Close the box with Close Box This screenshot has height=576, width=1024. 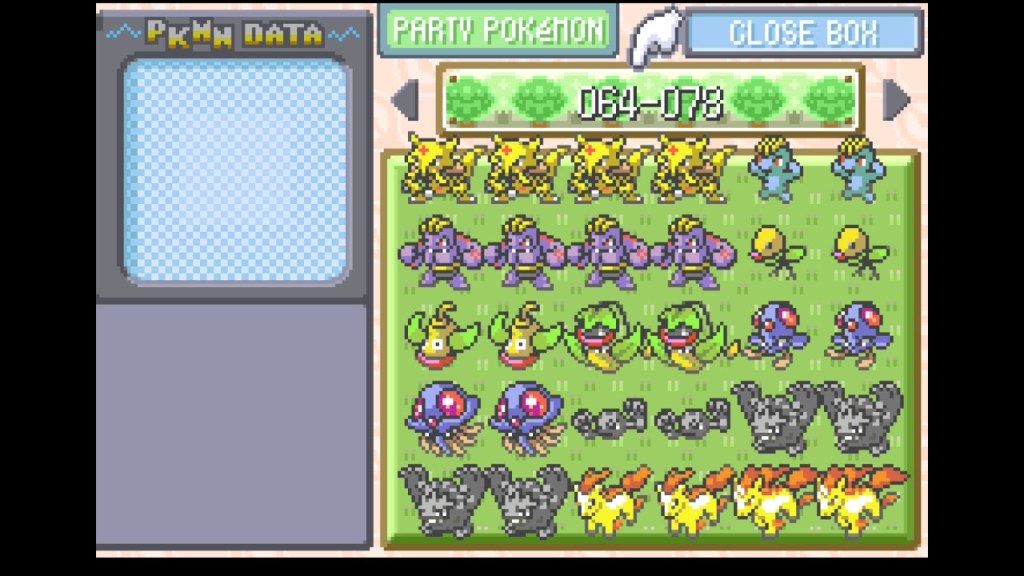(x=802, y=32)
